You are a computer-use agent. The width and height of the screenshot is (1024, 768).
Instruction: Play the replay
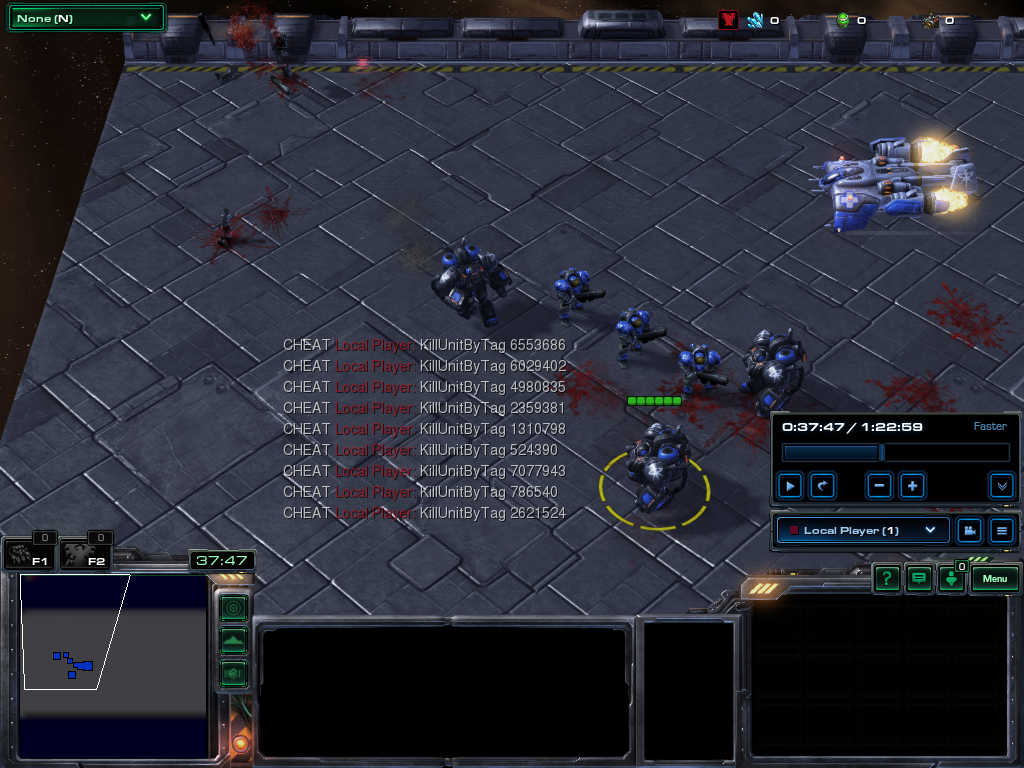[x=790, y=486]
